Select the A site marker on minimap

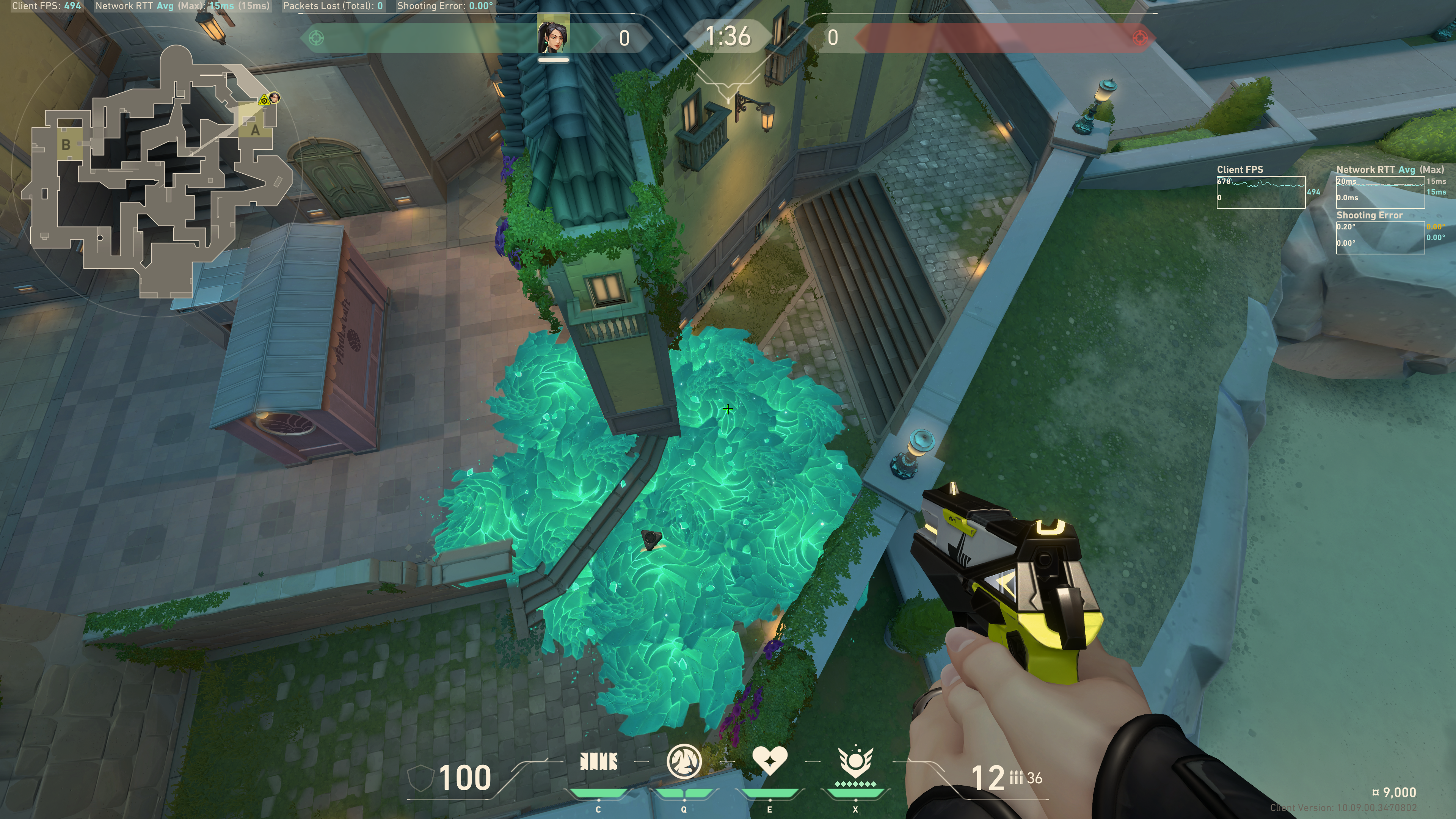255,130
